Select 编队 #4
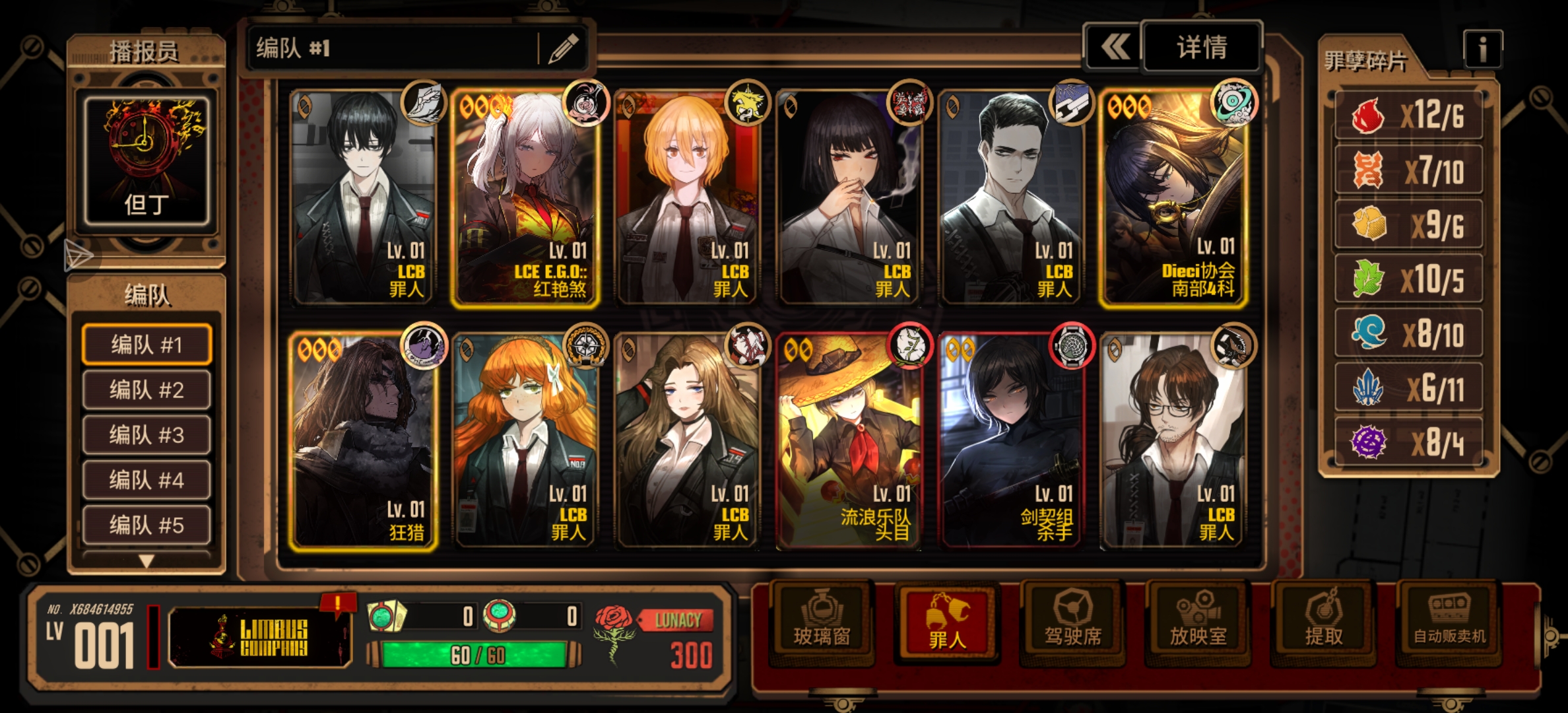Screen dimensions: 1568x713 pyautogui.click(x=147, y=480)
